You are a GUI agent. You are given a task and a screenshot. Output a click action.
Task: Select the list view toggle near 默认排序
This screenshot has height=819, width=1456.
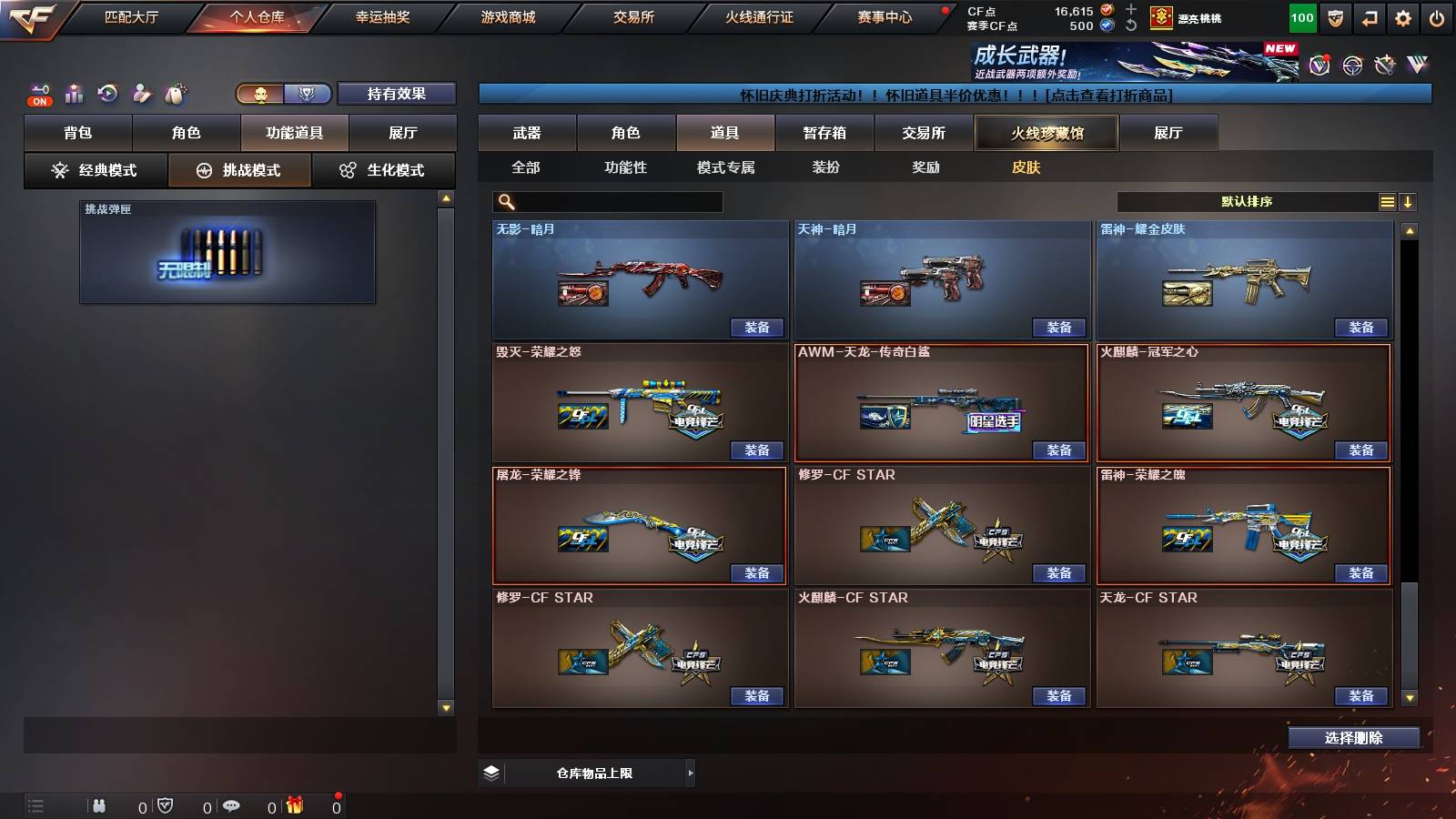tap(1387, 201)
